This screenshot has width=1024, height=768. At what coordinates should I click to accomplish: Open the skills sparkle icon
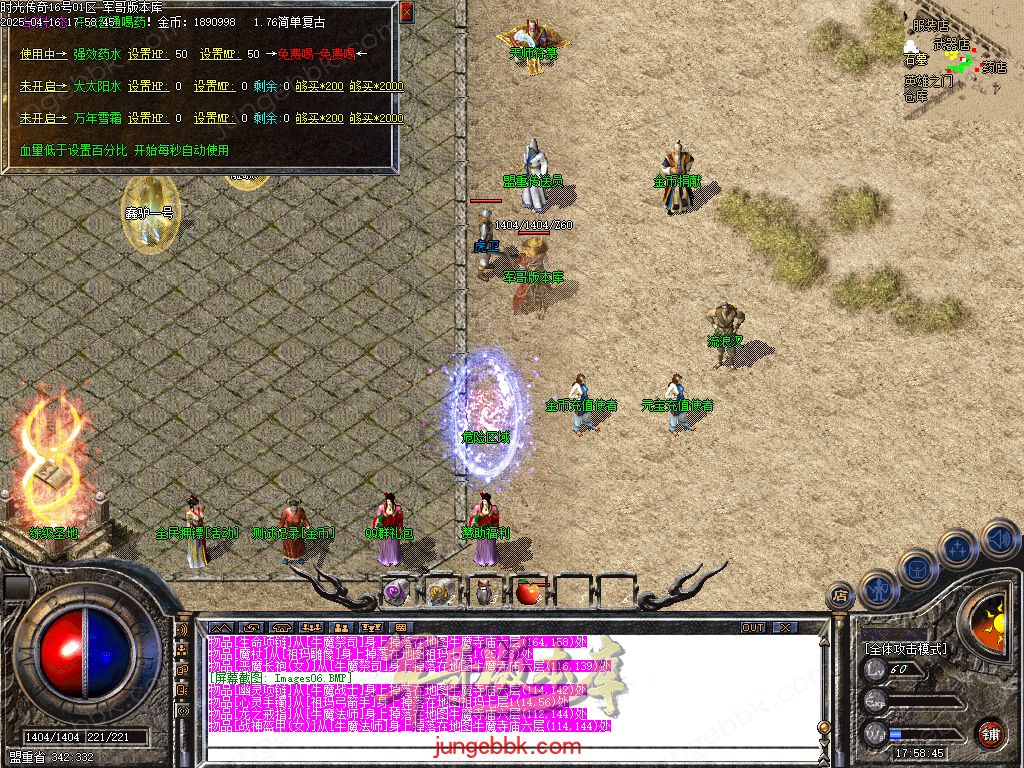[x=957, y=548]
